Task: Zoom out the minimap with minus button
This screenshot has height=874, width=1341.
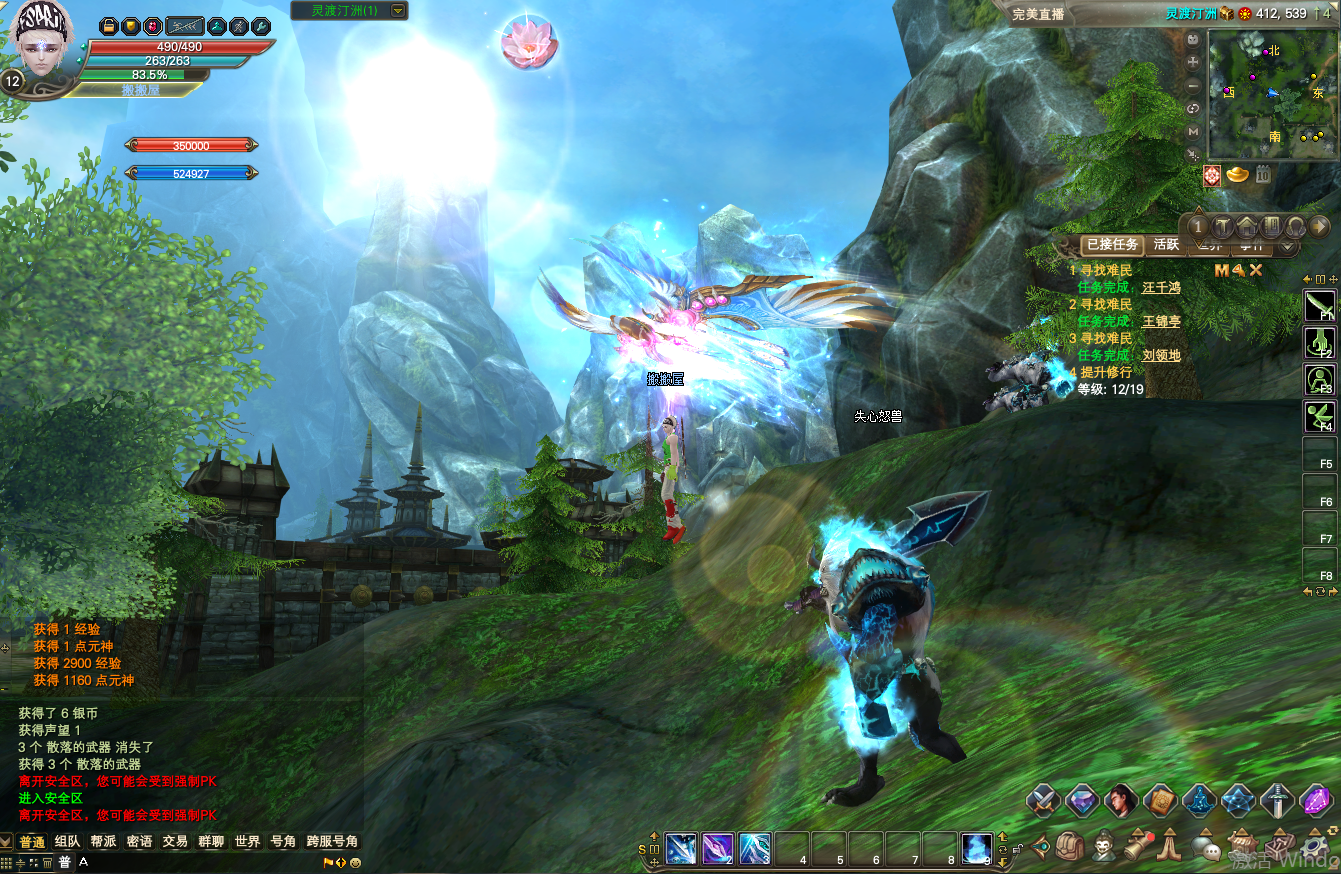Action: [x=1193, y=85]
